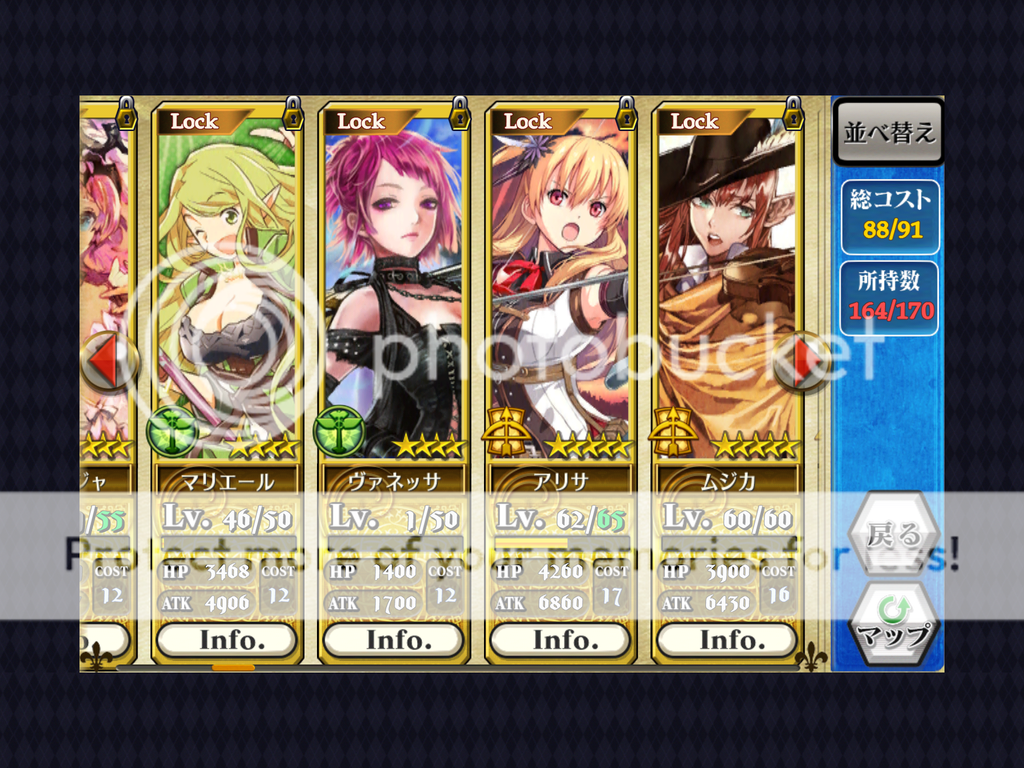
Task: Select the マリエール character card
Action: [x=226, y=290]
